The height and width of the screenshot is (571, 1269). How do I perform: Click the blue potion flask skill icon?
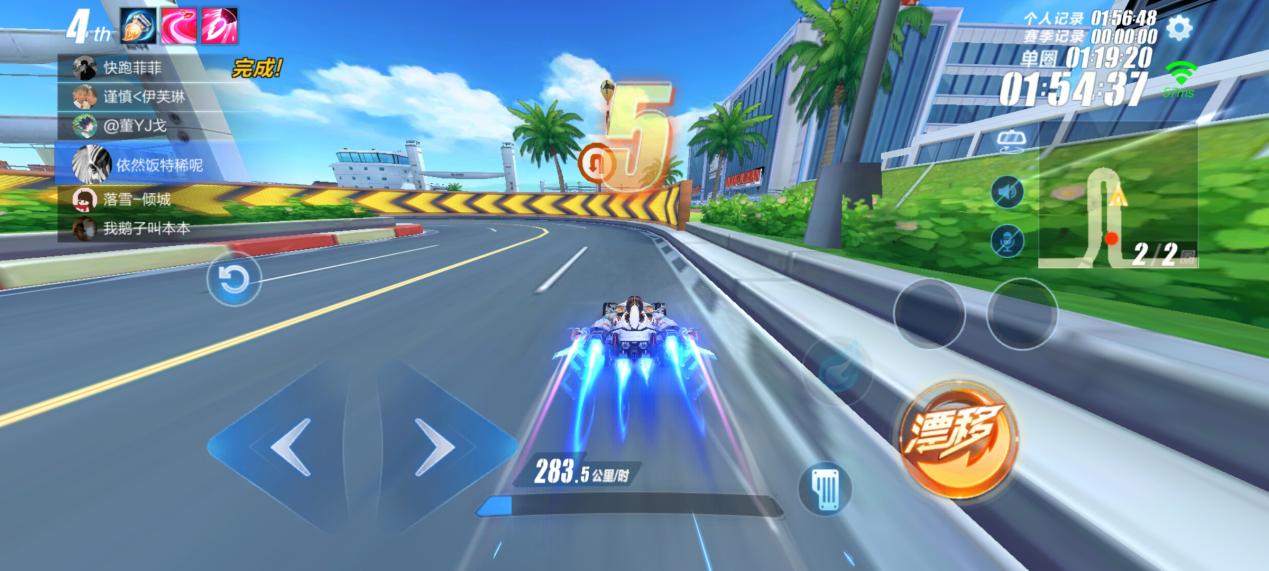point(138,26)
